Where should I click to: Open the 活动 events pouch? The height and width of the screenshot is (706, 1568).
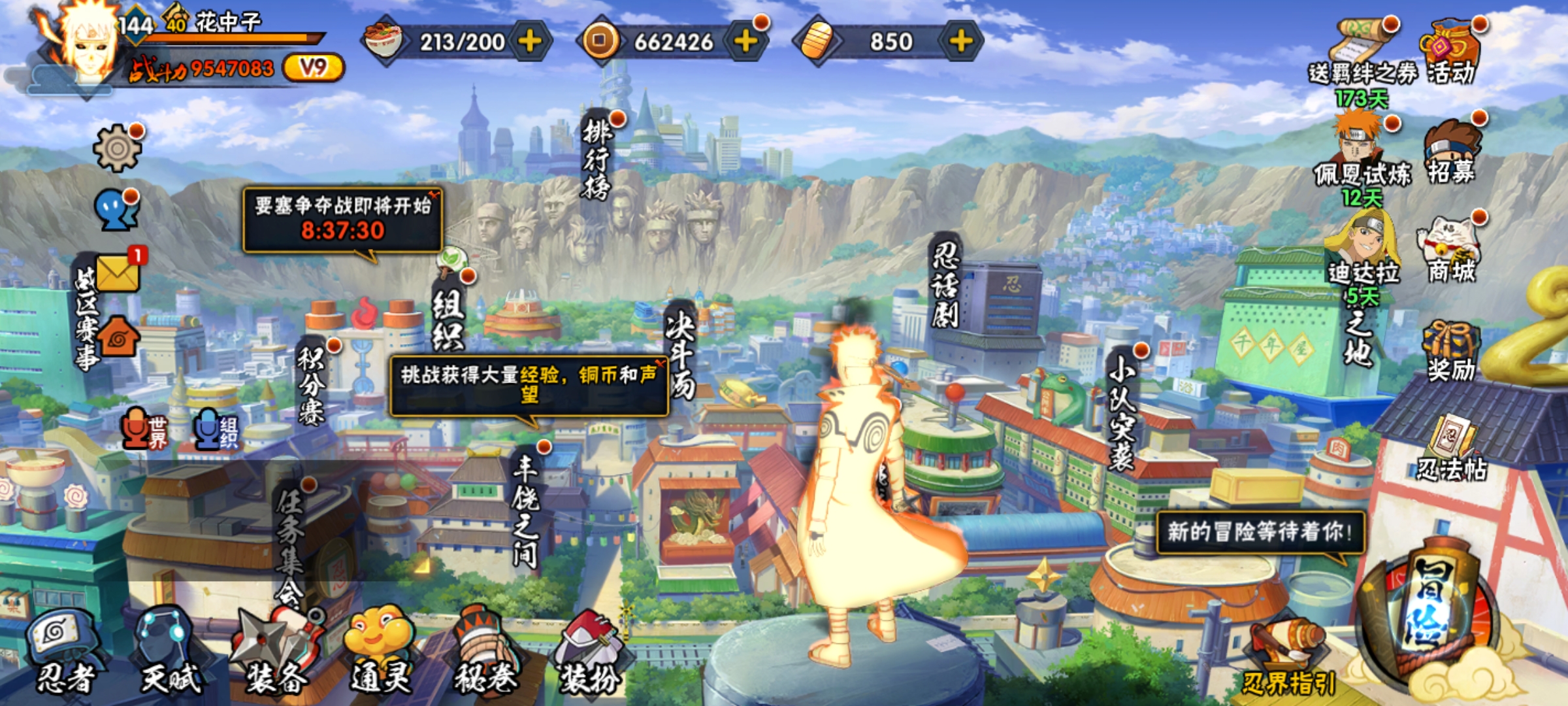pyautogui.click(x=1450, y=52)
